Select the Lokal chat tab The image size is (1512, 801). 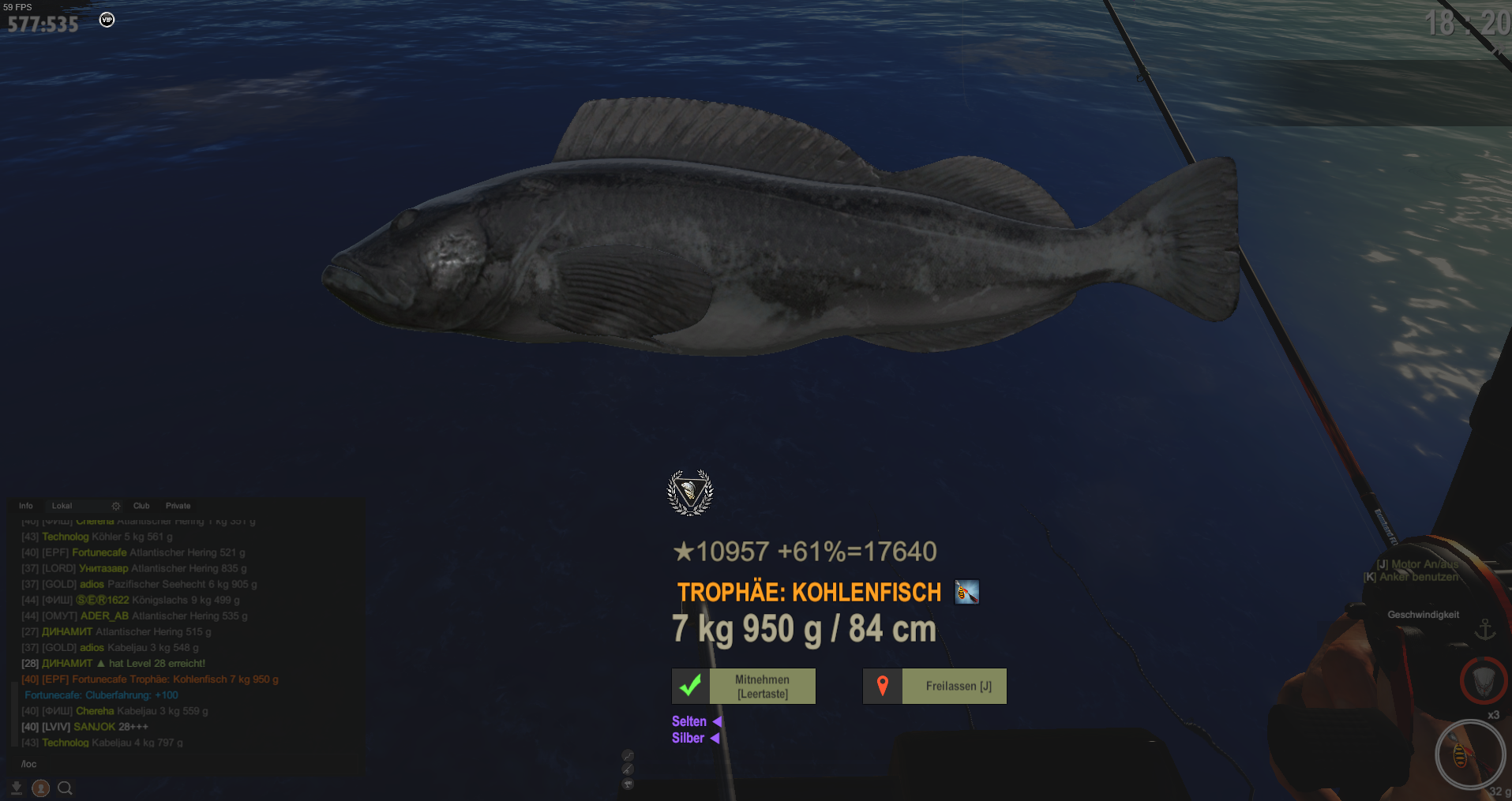[x=62, y=506]
